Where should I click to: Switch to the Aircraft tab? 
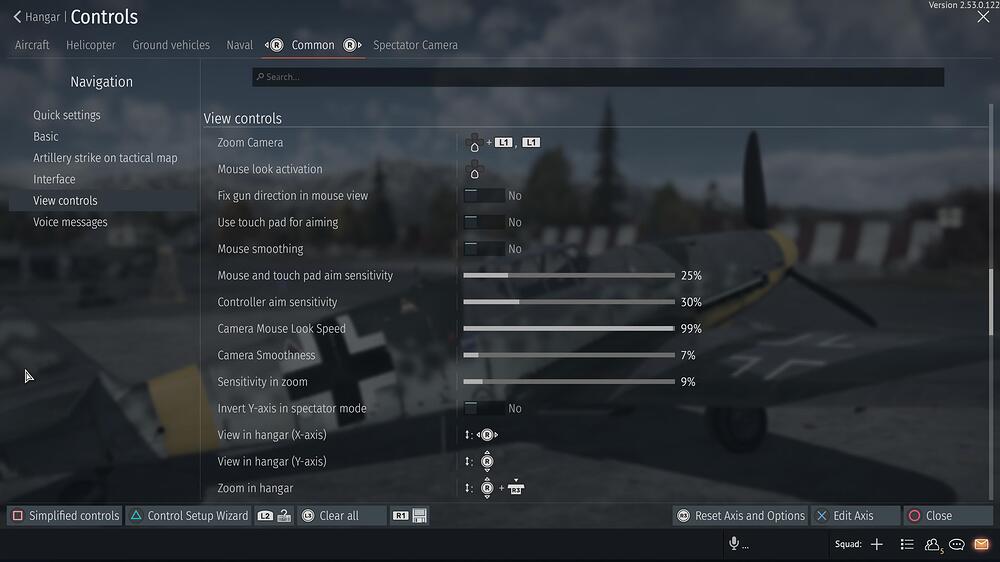point(32,45)
